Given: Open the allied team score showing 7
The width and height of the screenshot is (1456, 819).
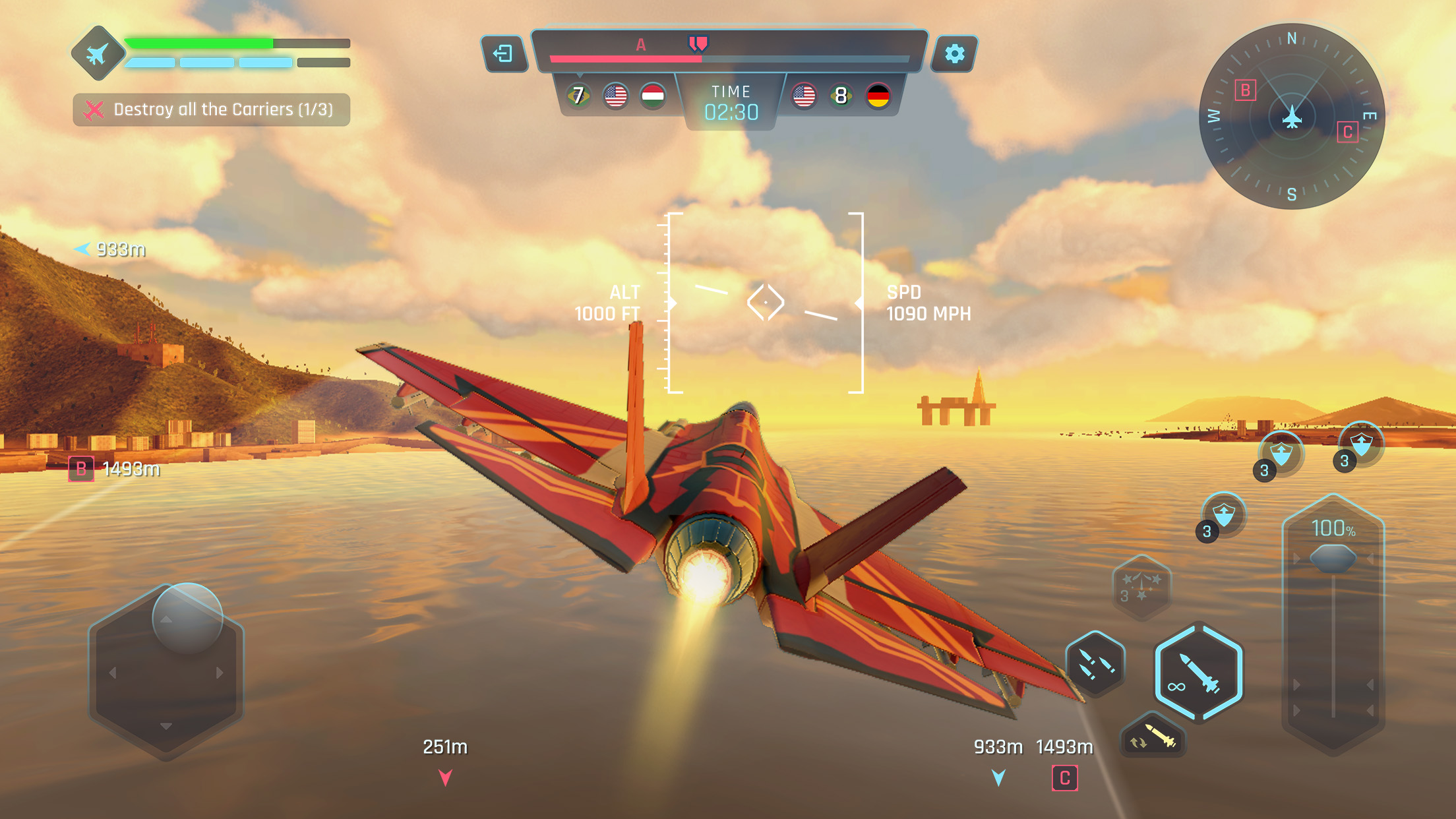Looking at the screenshot, I should tap(578, 97).
